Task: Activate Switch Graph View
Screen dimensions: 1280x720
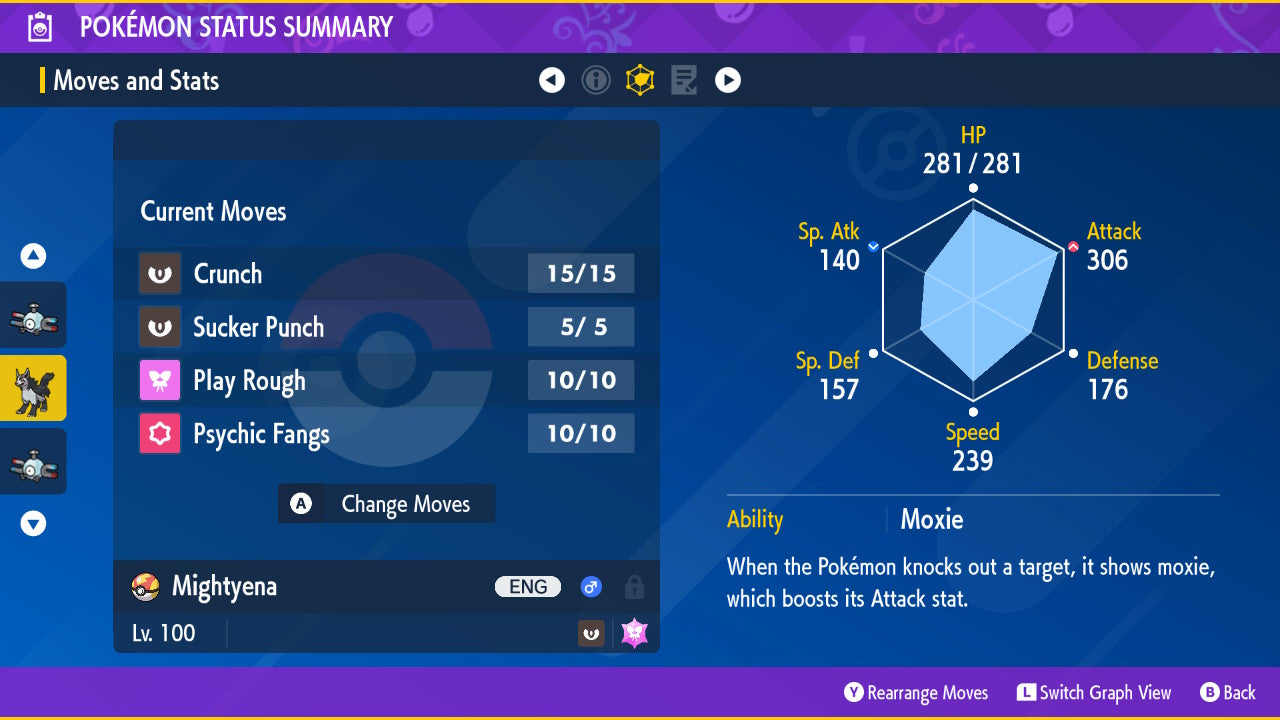Action: coord(1093,693)
